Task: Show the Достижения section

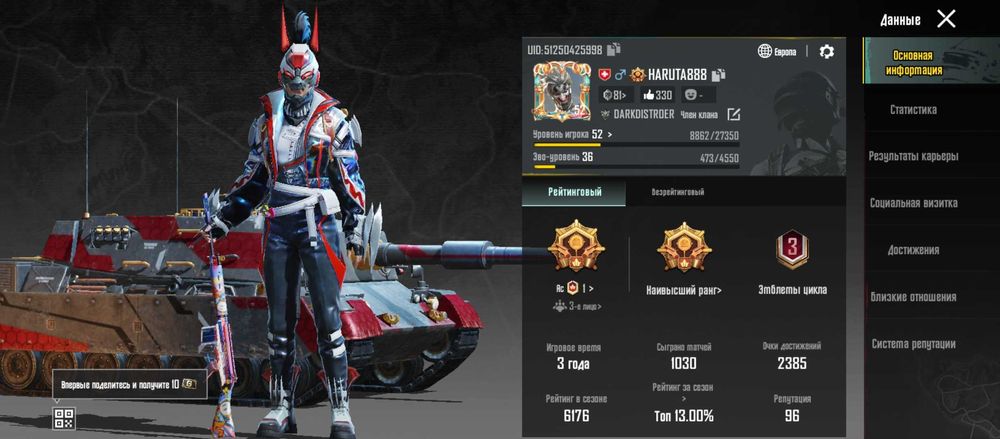Action: 913,250
